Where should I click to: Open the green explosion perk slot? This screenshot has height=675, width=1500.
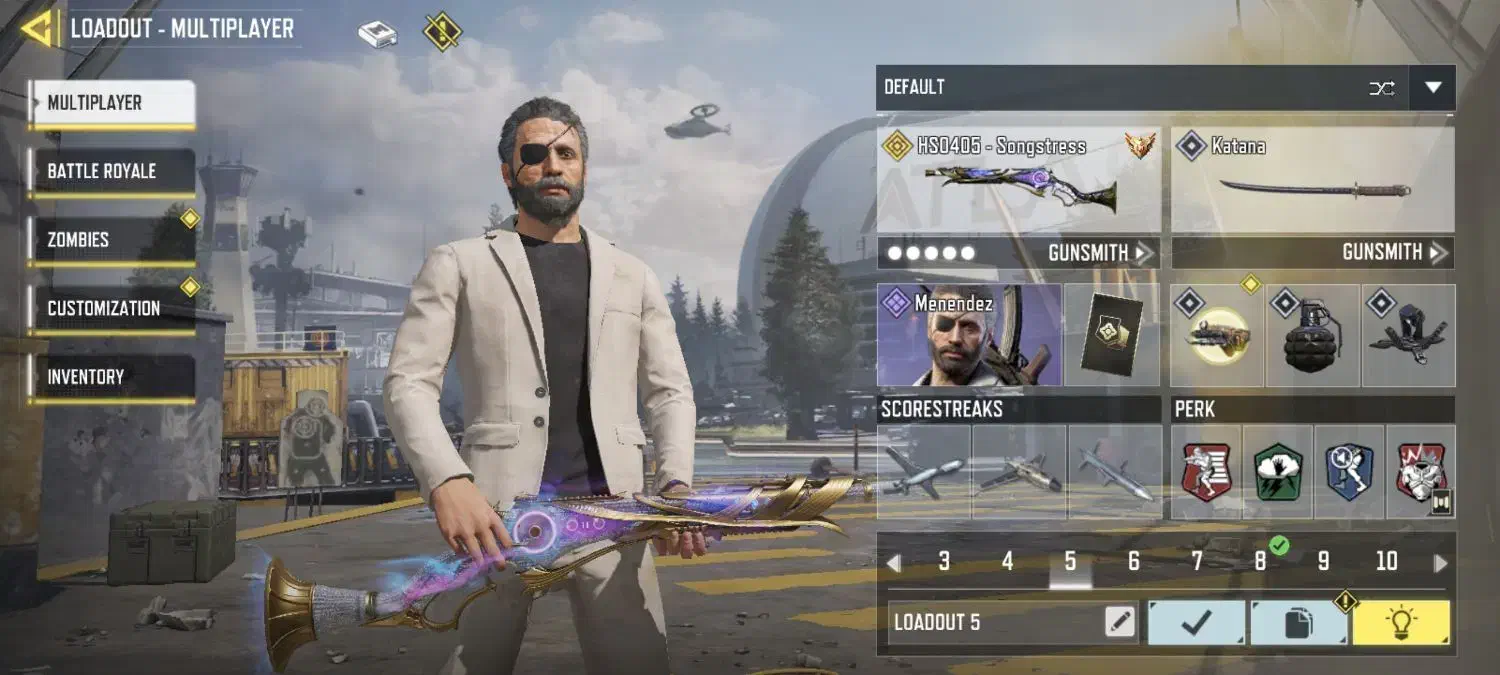tap(1278, 471)
